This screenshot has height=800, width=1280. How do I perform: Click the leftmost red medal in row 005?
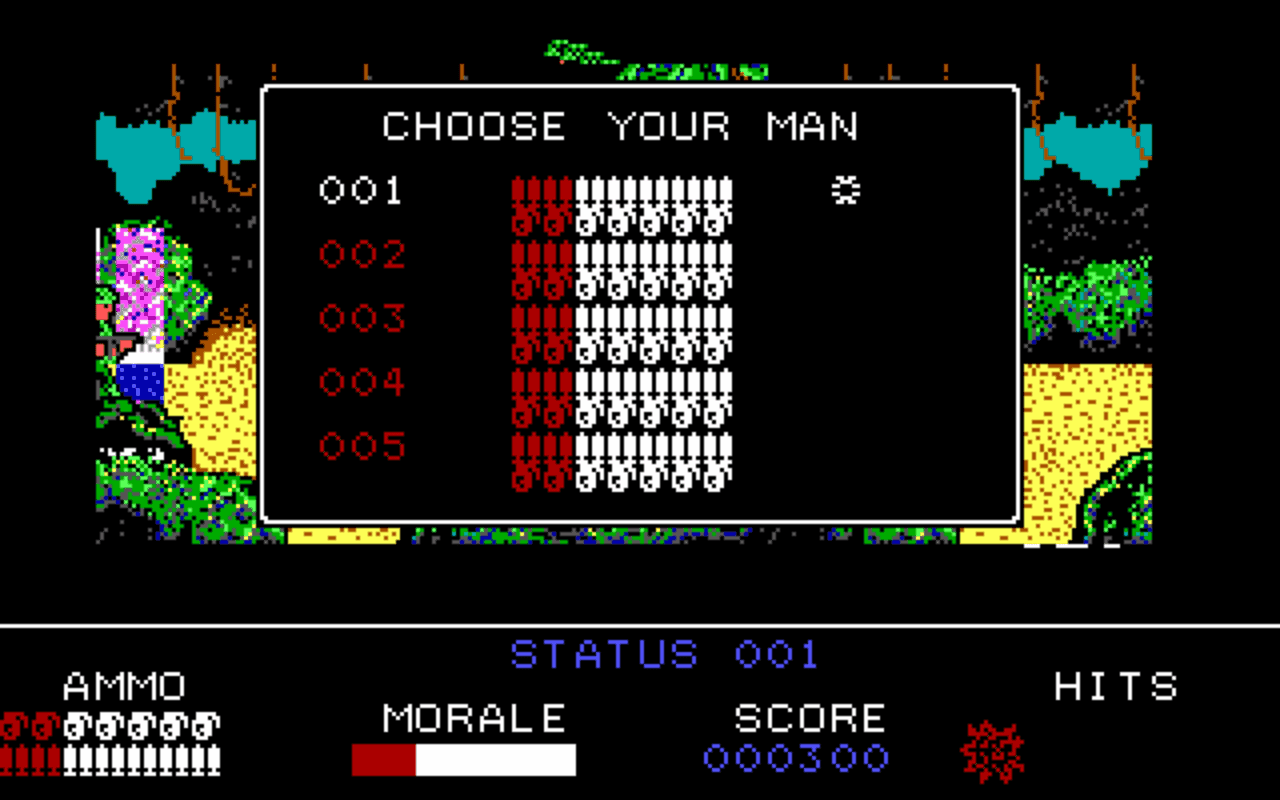520,460
